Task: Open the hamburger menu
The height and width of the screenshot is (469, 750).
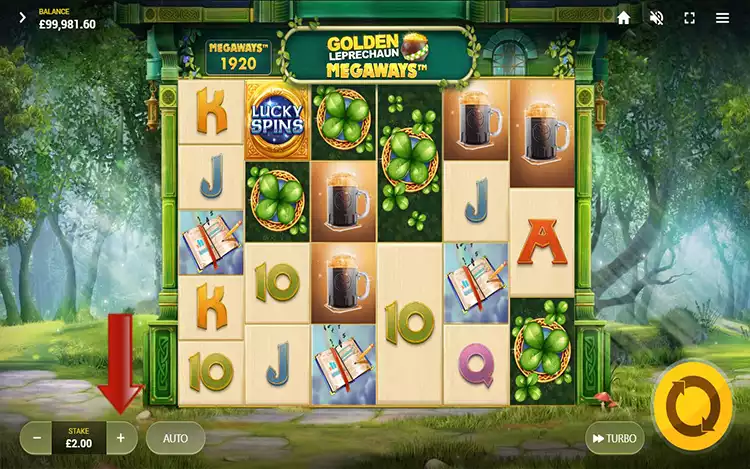Action: (x=722, y=18)
